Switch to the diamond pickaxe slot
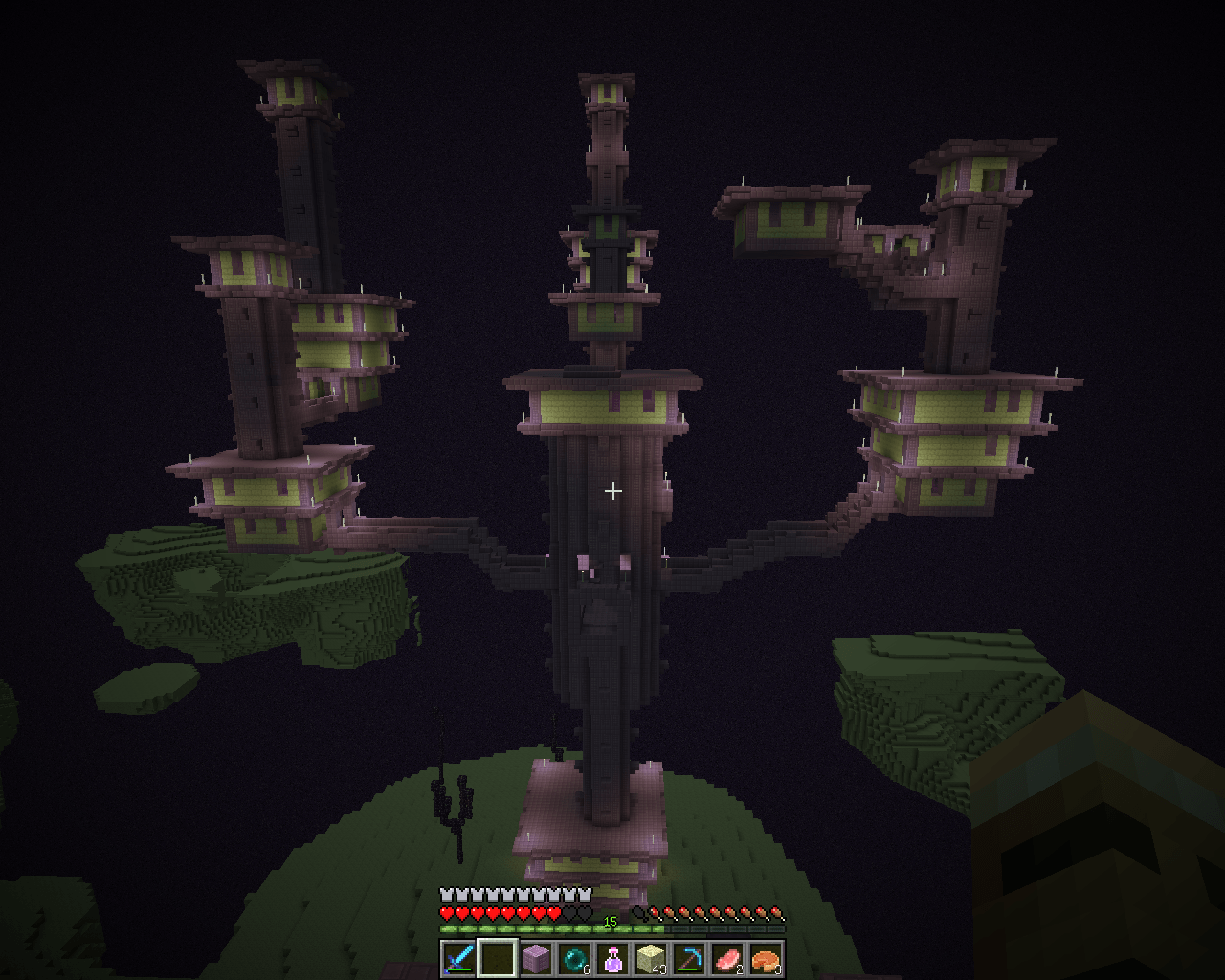Screen dimensions: 1225x980 coord(689,958)
